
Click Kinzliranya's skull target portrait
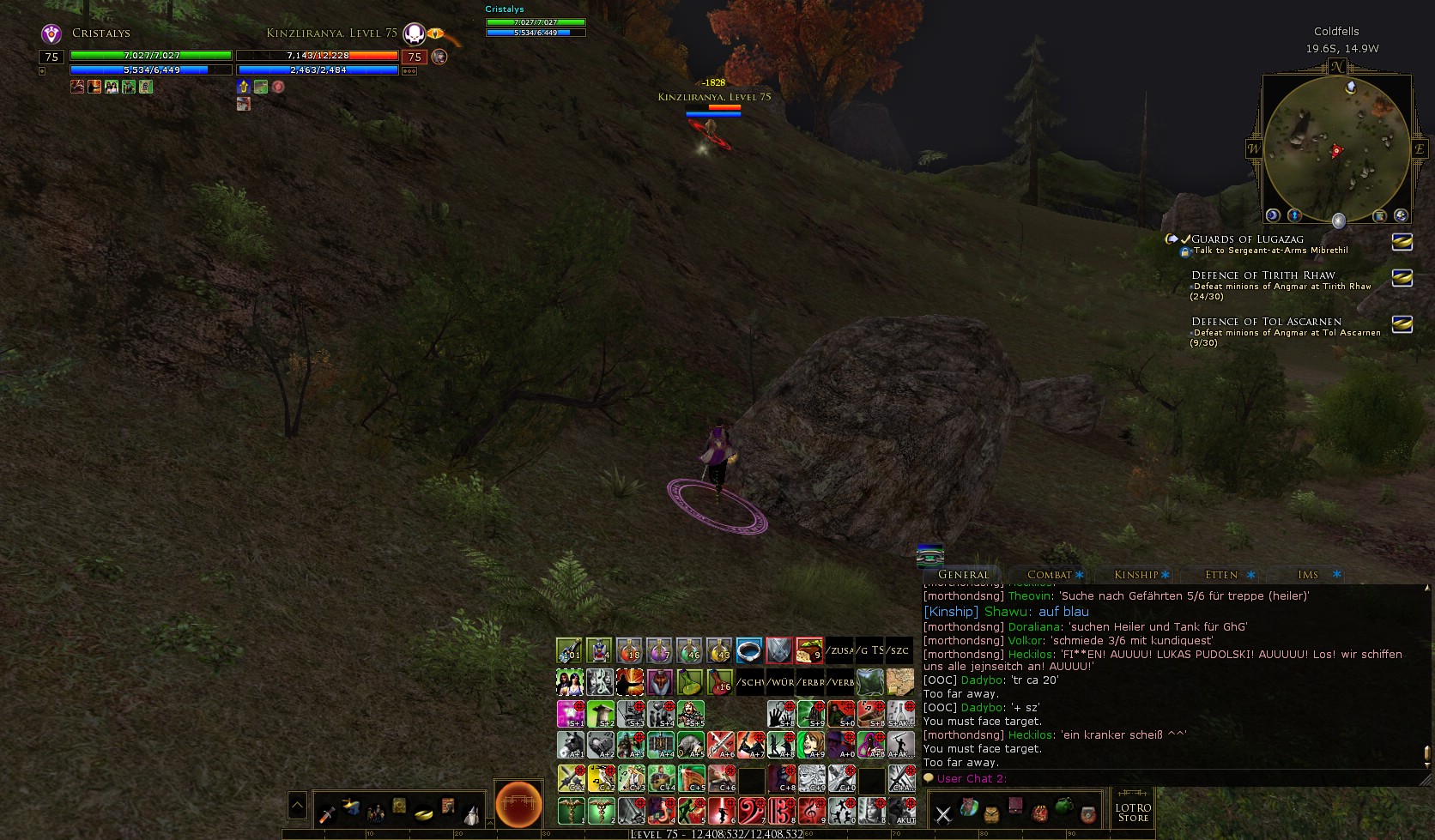[415, 34]
